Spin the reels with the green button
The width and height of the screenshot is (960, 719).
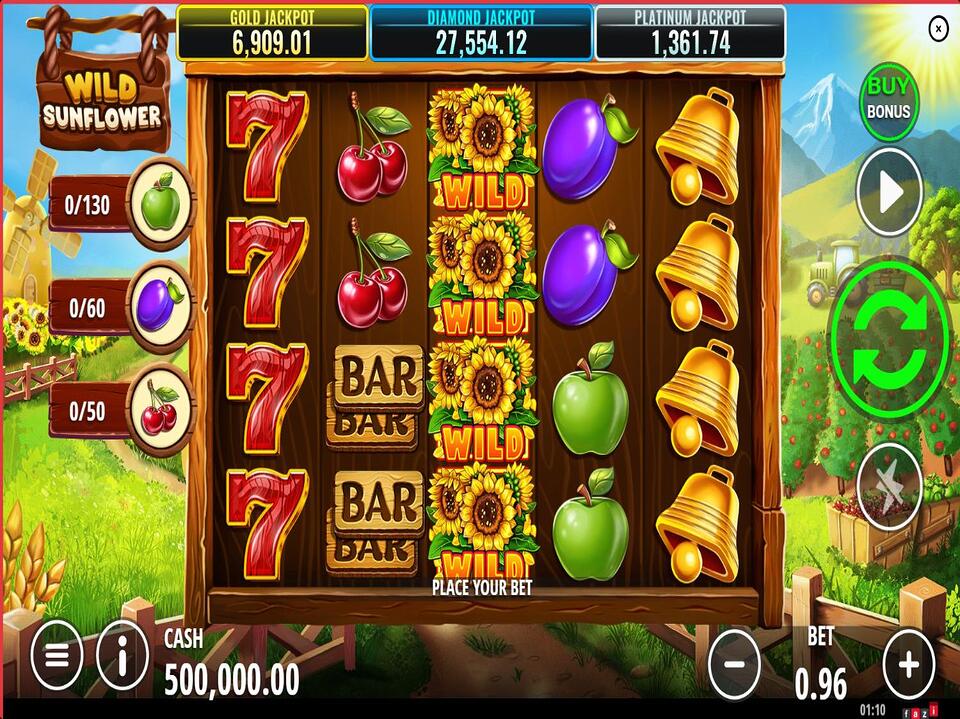[889, 336]
